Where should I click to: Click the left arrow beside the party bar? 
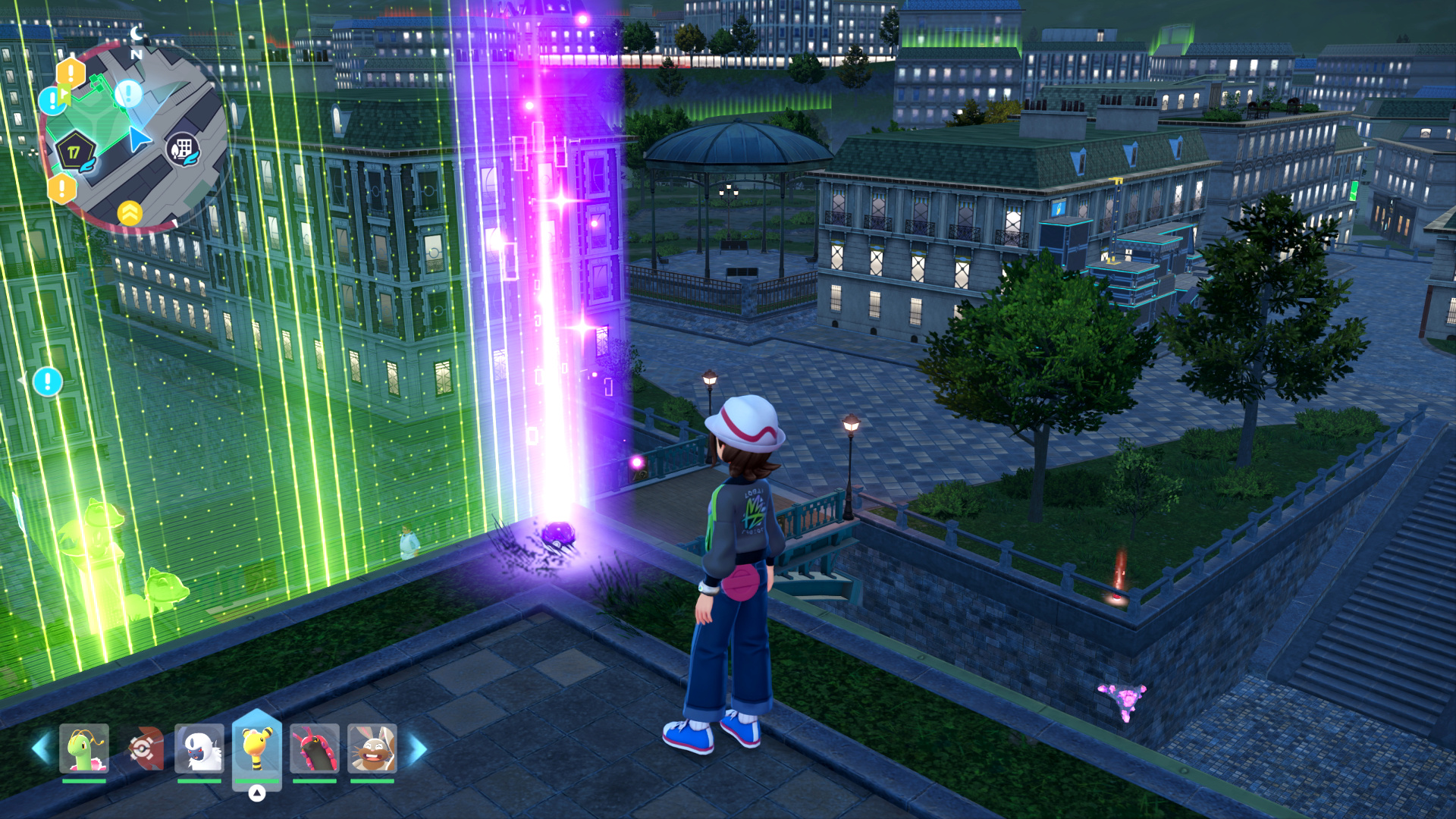tap(42, 748)
